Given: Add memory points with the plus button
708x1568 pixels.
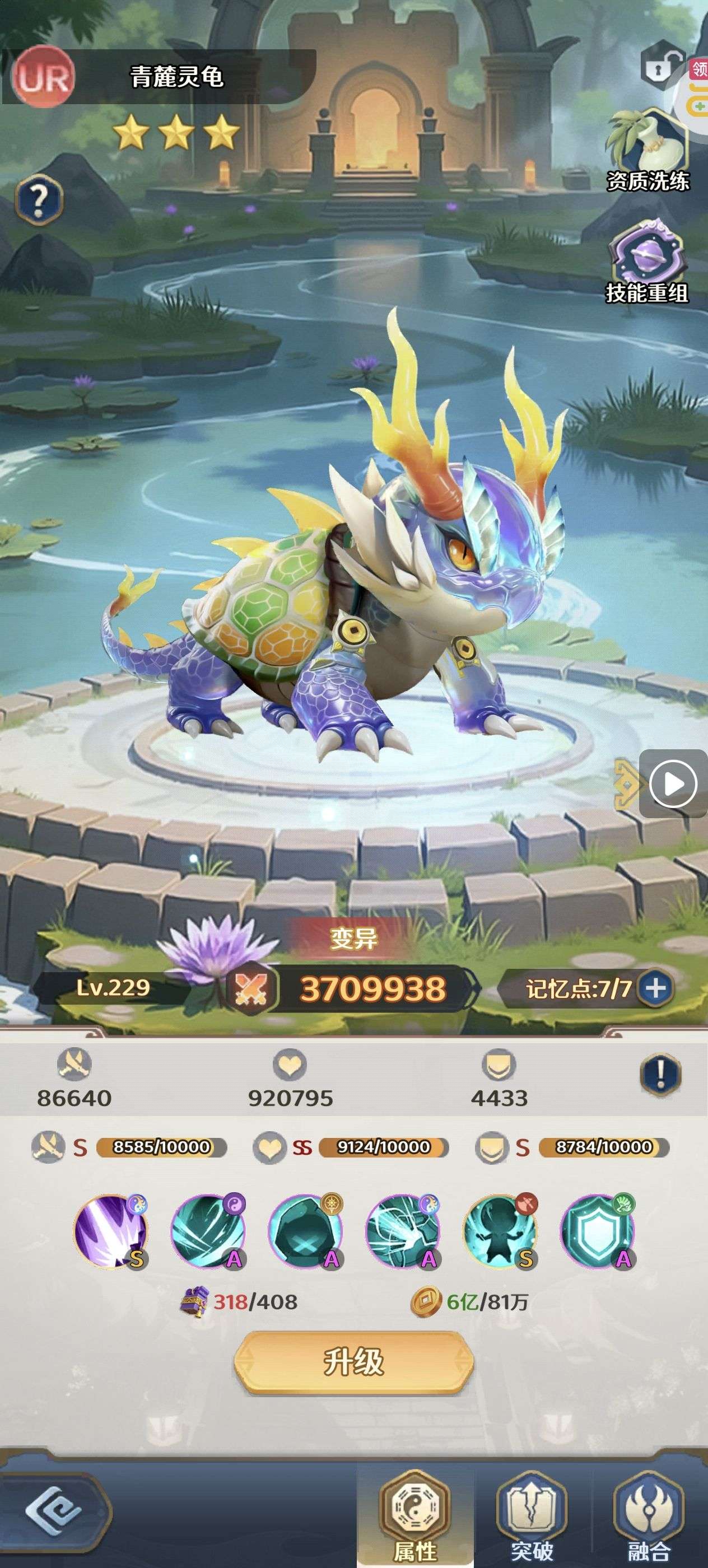Looking at the screenshot, I should pyautogui.click(x=655, y=987).
